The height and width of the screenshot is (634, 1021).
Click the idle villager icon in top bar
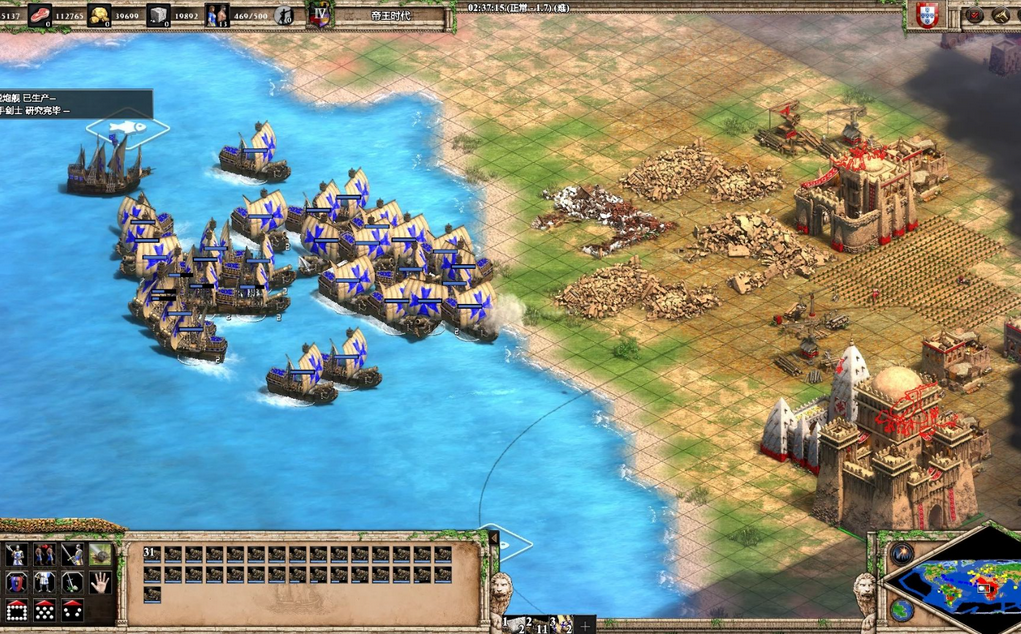(283, 15)
